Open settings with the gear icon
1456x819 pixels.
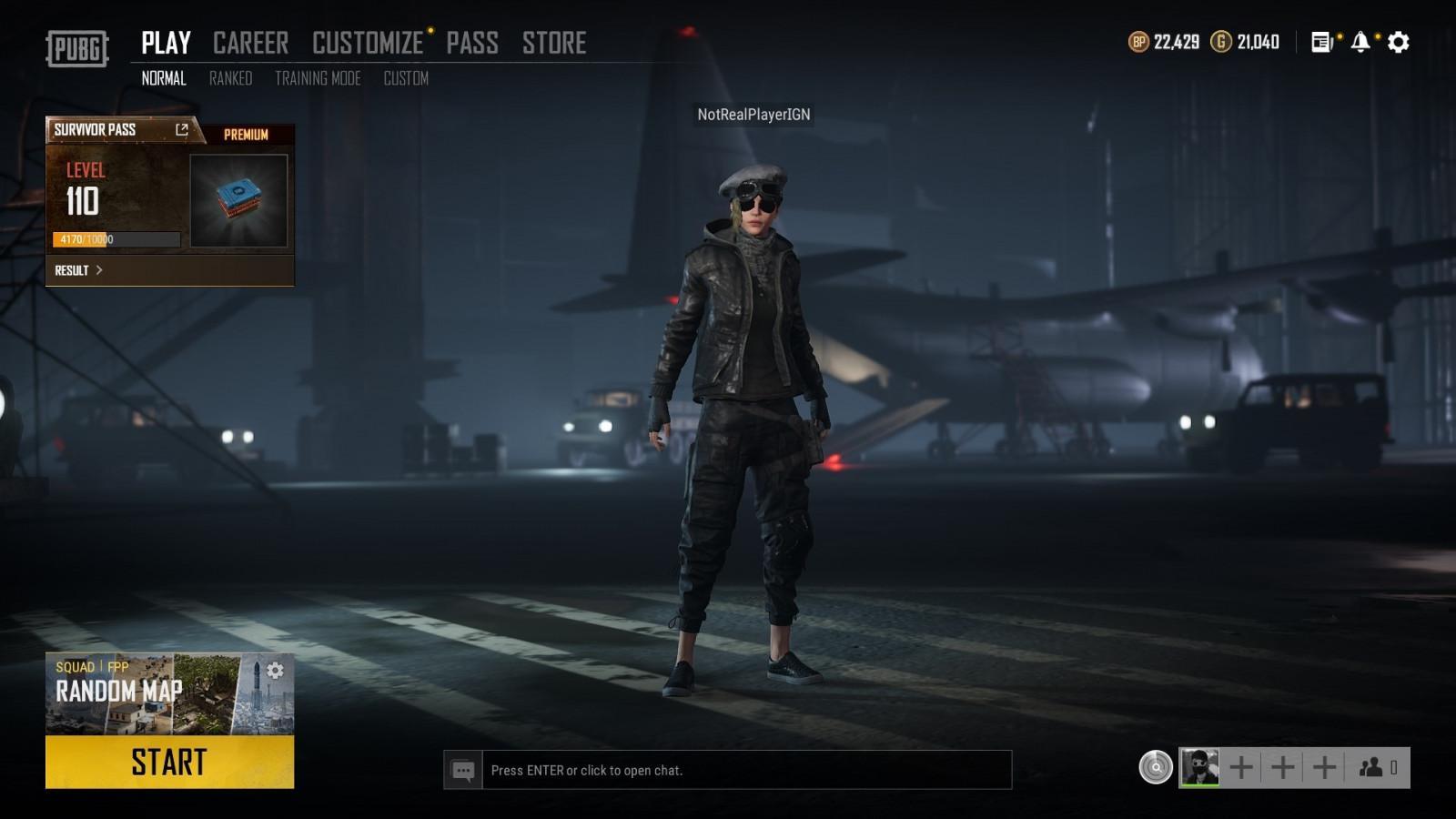click(1399, 42)
